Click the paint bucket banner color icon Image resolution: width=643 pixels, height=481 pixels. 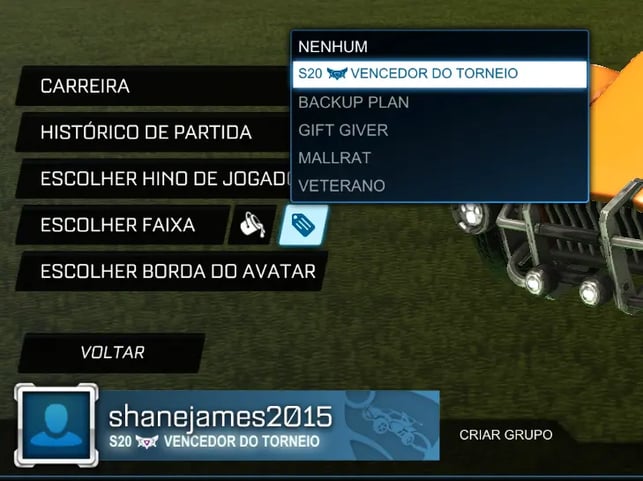coord(249,226)
